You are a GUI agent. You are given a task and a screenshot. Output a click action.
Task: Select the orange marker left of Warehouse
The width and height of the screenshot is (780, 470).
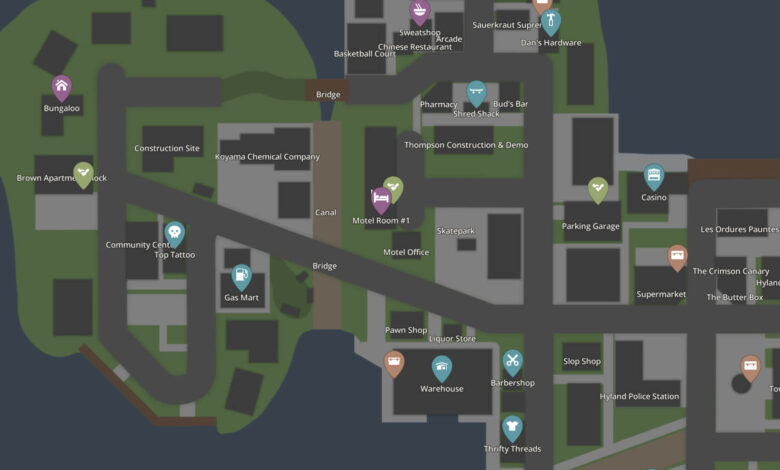[395, 363]
